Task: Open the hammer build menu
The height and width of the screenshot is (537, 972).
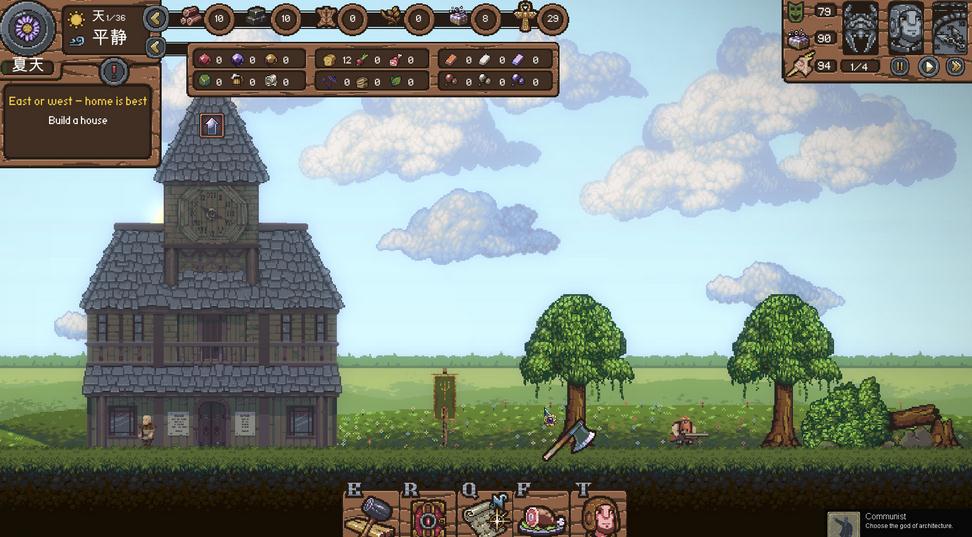Action: [x=371, y=516]
